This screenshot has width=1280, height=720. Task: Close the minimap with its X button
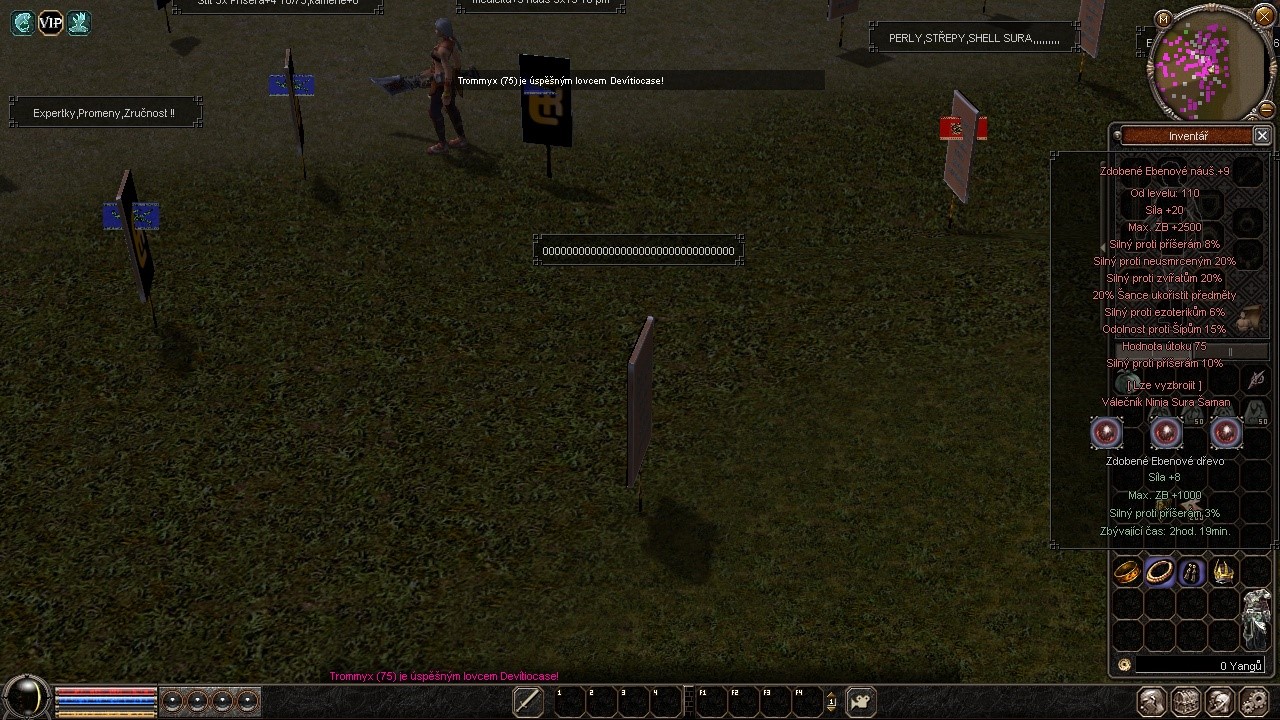point(1264,16)
